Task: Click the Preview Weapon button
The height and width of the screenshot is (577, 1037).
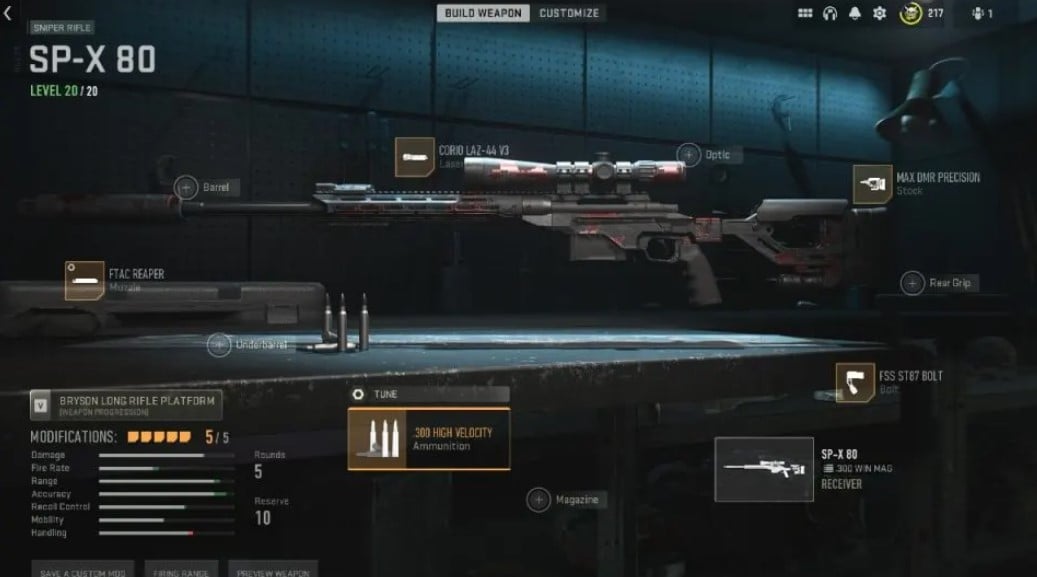Action: click(273, 570)
